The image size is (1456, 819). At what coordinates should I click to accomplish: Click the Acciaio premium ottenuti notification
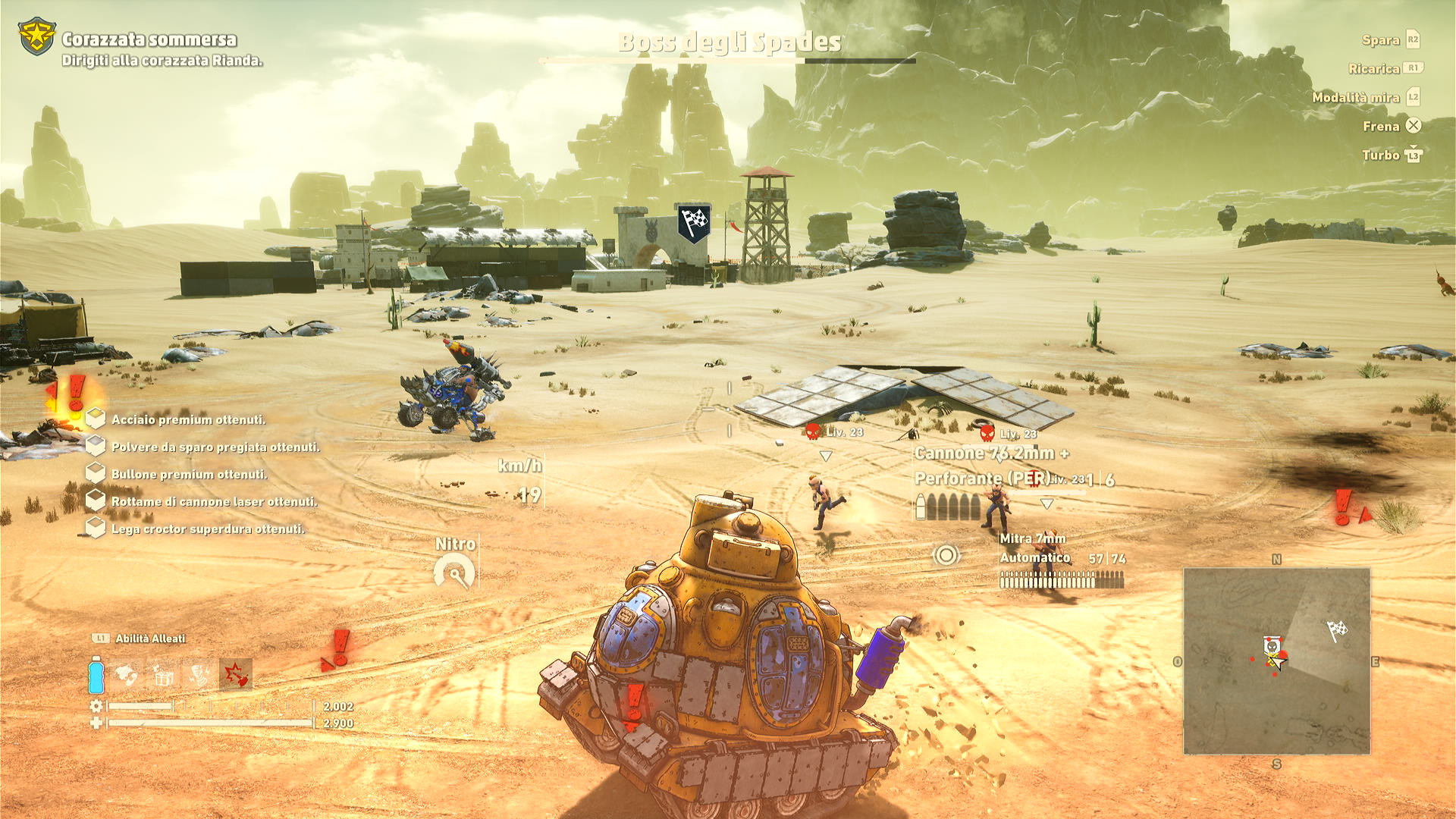[188, 419]
